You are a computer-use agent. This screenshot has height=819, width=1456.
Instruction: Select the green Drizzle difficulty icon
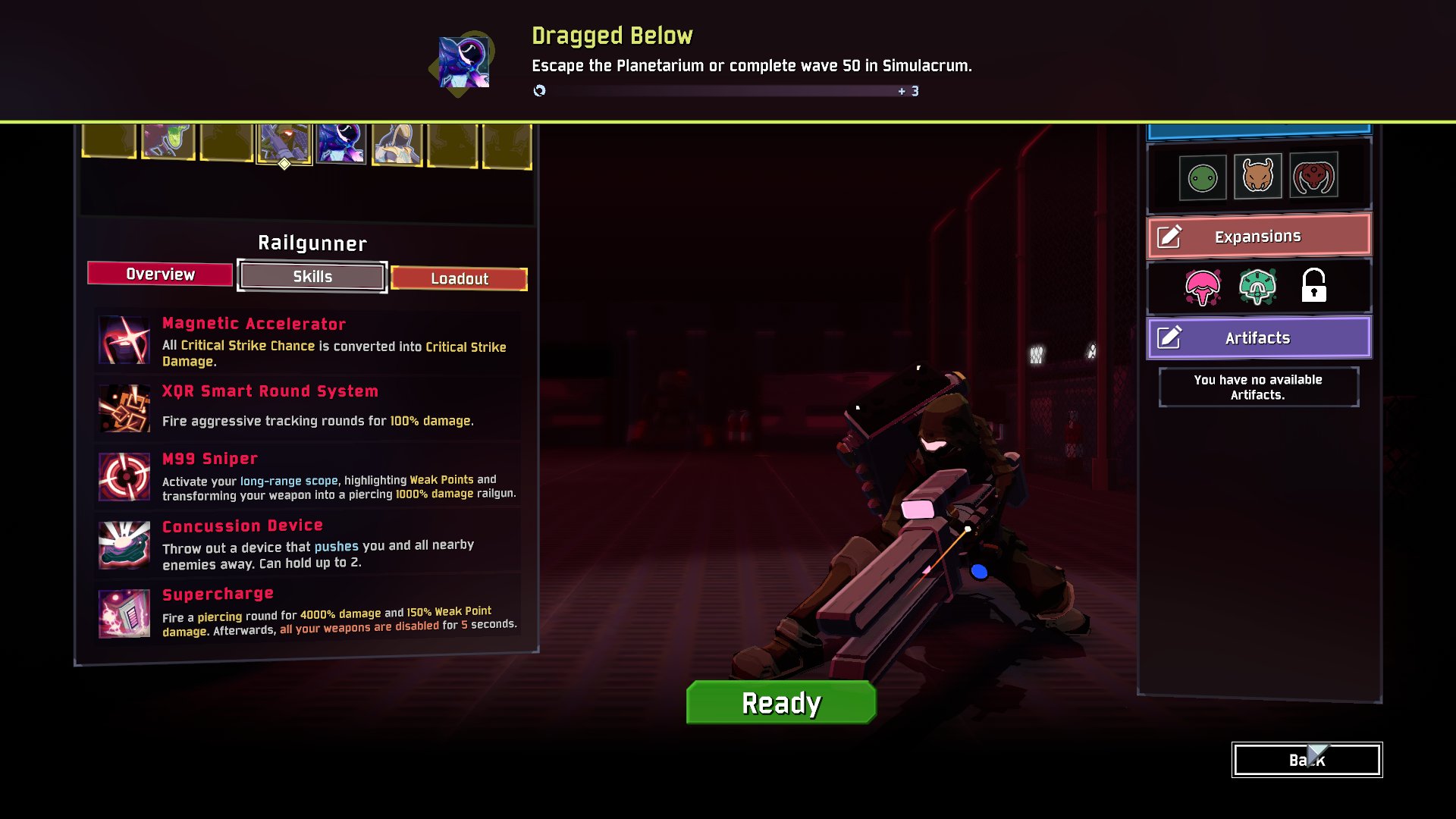tap(1203, 178)
